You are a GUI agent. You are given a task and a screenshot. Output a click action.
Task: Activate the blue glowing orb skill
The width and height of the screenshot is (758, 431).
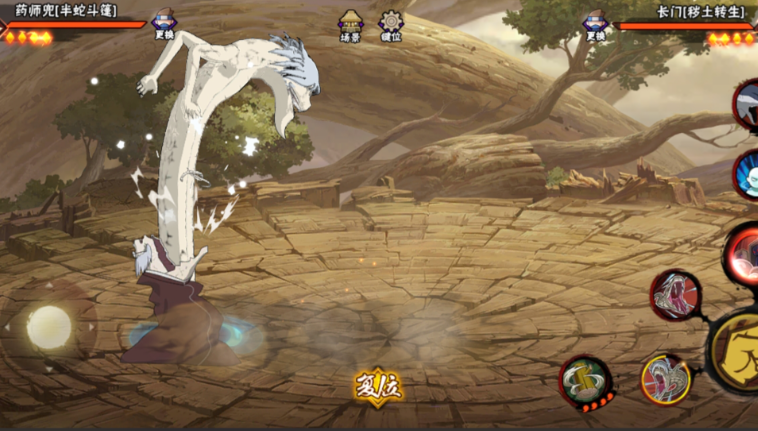point(746,175)
